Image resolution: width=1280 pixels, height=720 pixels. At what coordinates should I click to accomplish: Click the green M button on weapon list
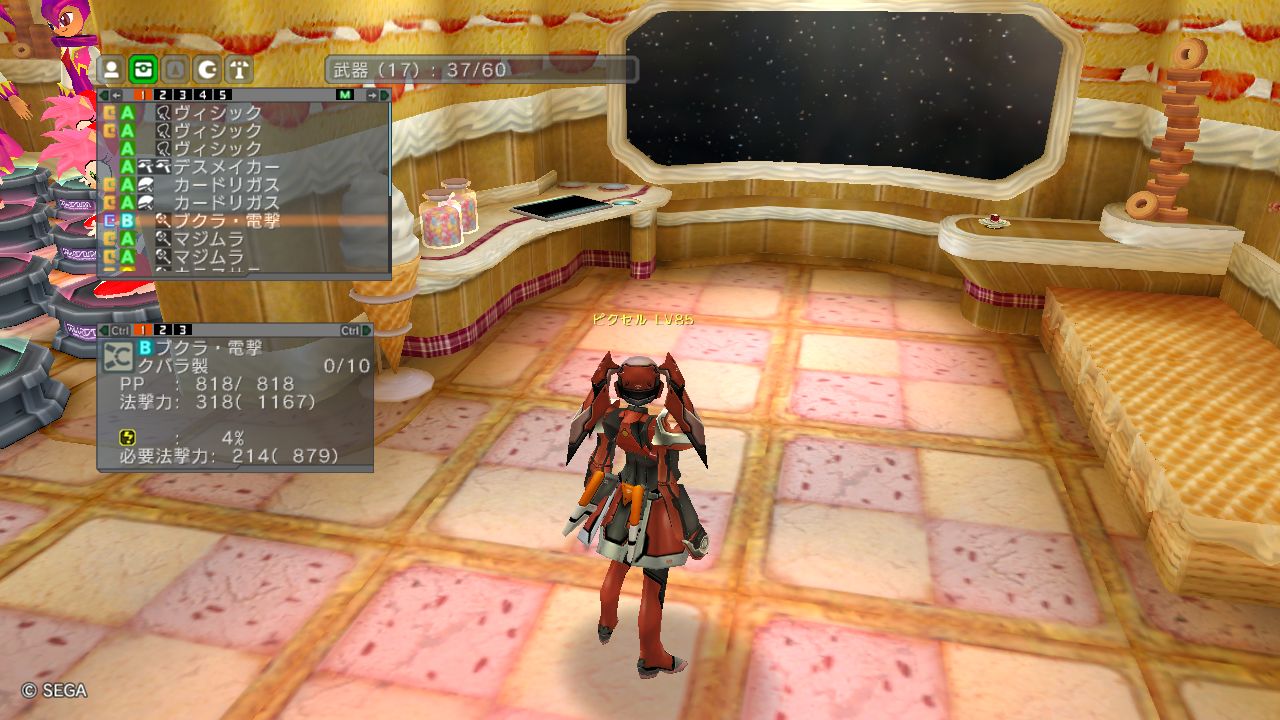pyautogui.click(x=345, y=95)
